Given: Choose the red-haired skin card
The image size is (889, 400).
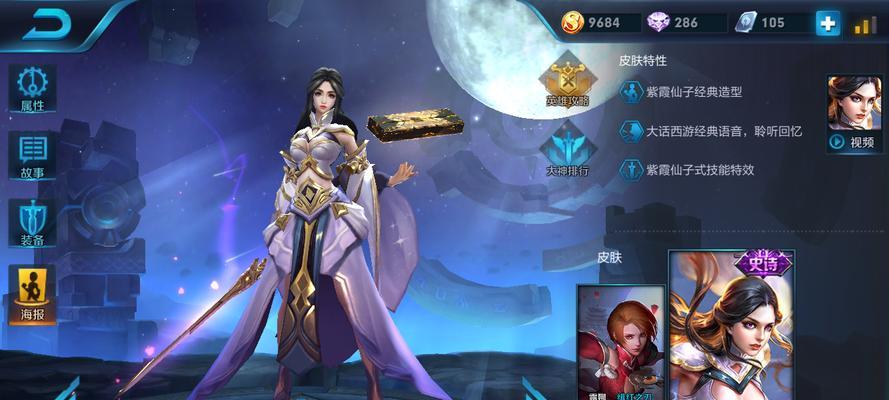Looking at the screenshot, I should click(620, 343).
